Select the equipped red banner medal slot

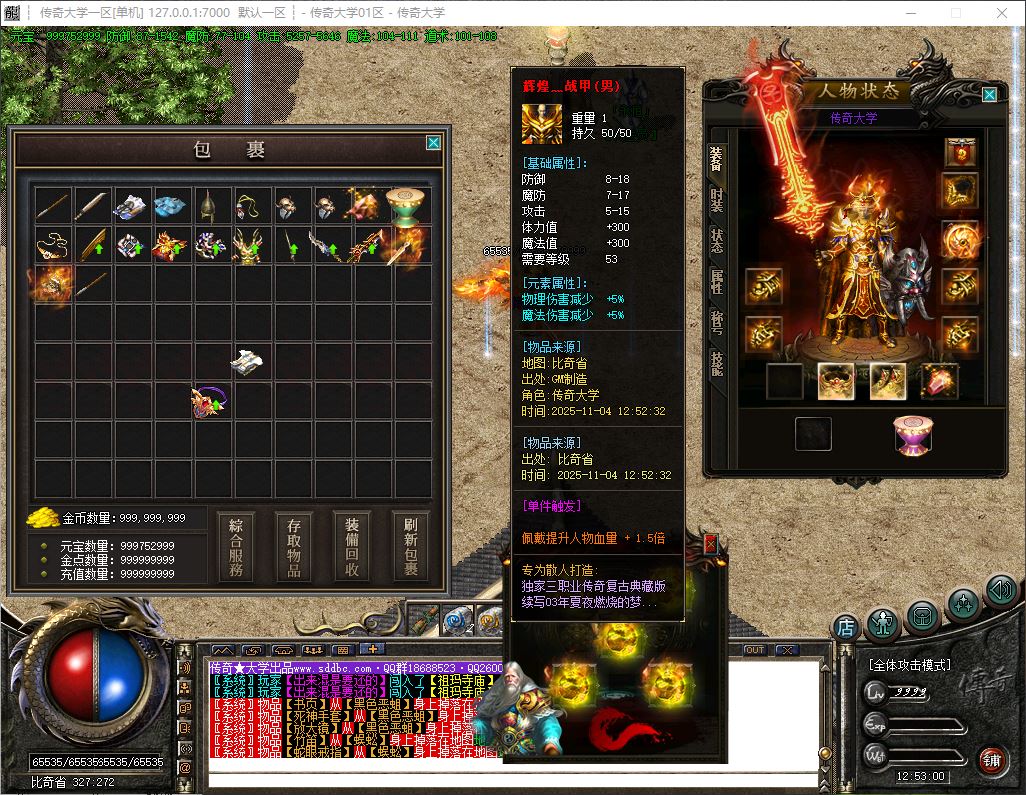960,153
